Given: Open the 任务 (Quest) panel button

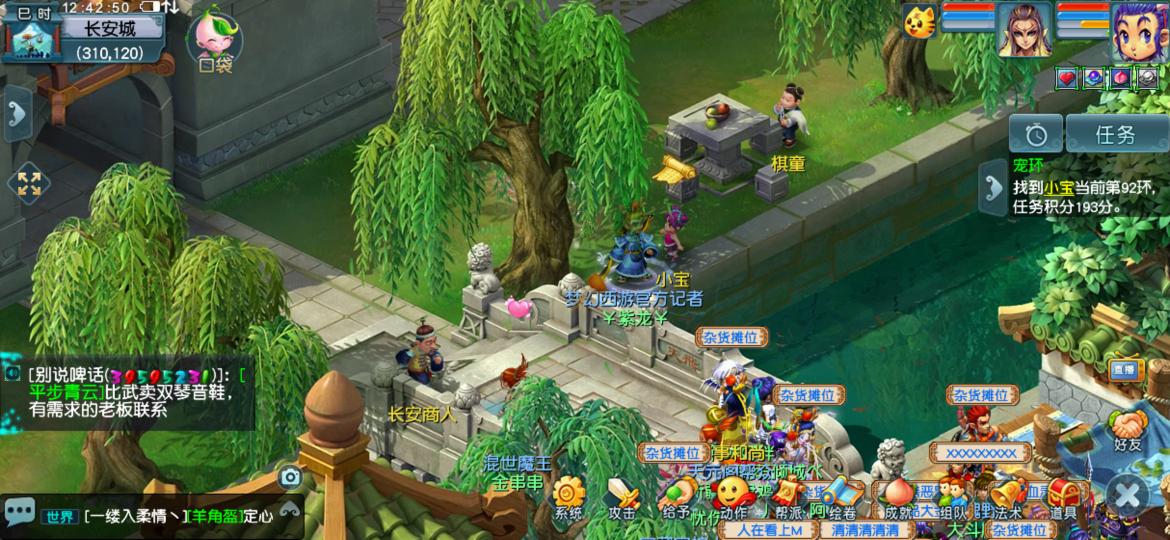Looking at the screenshot, I should click(x=1115, y=134).
